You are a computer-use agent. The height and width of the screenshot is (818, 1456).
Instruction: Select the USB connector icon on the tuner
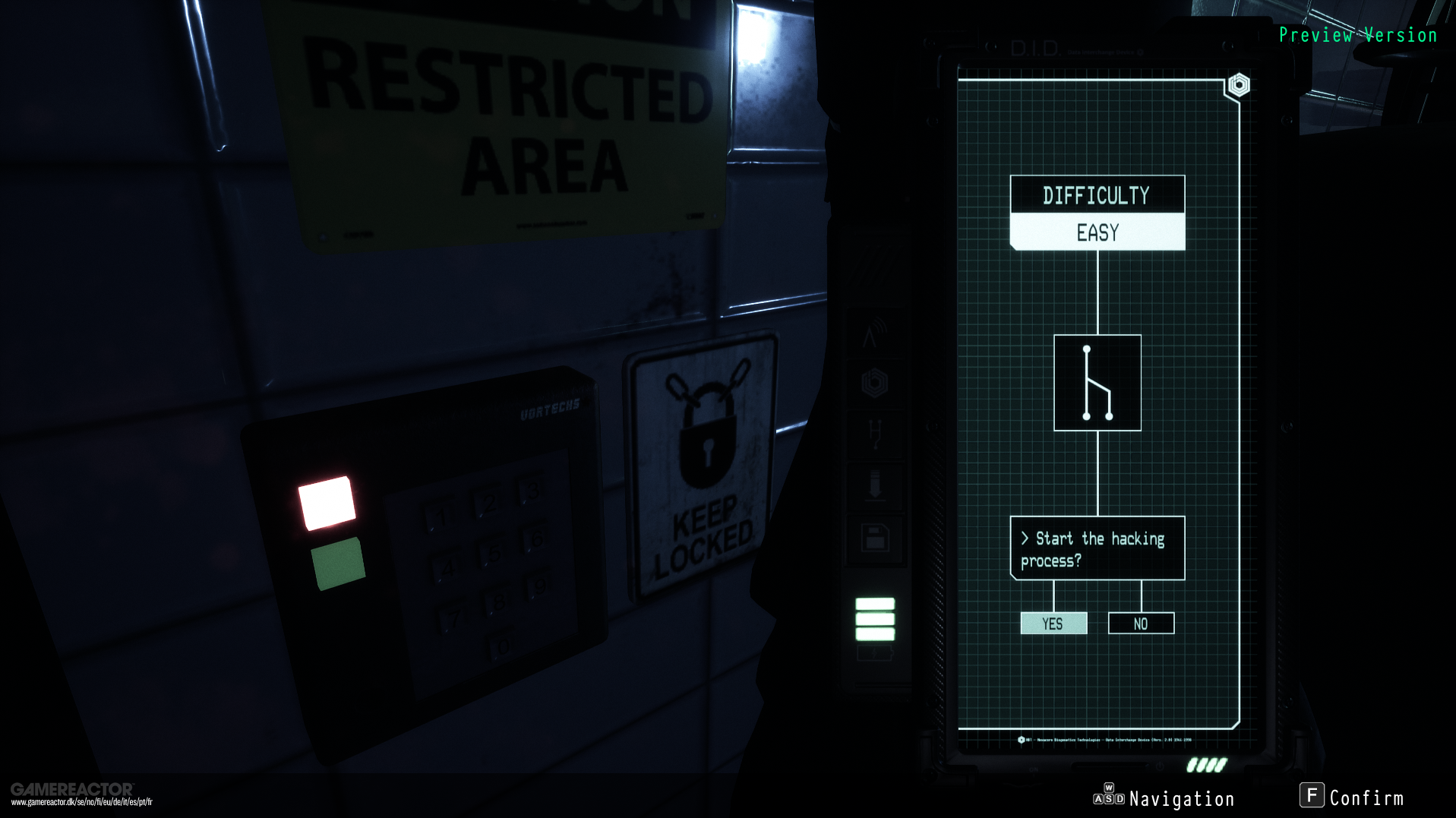point(875,434)
